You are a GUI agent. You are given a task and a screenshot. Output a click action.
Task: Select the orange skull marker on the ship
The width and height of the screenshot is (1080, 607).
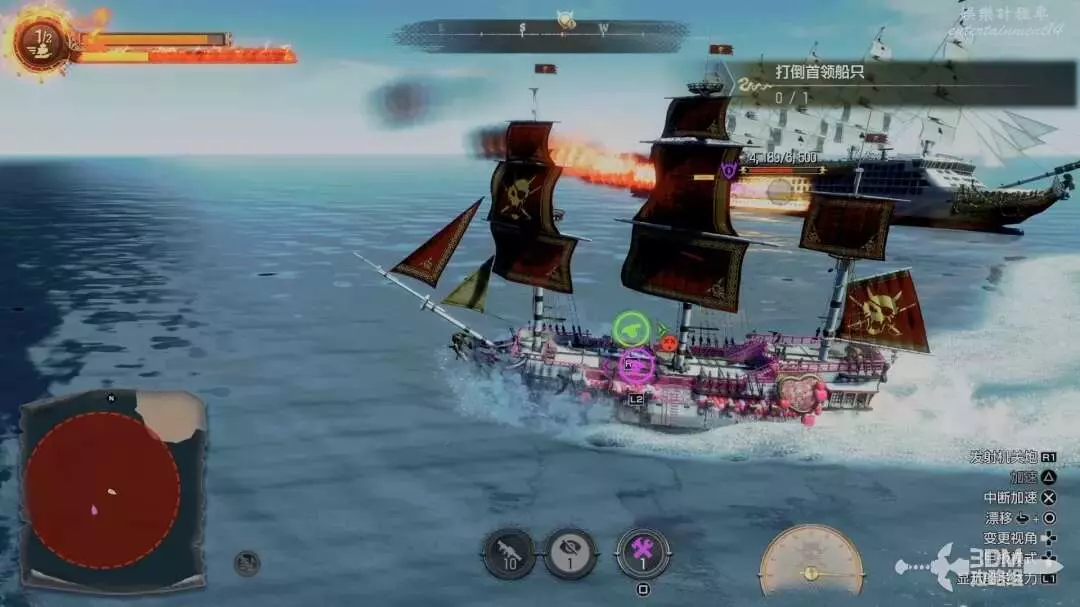(669, 342)
